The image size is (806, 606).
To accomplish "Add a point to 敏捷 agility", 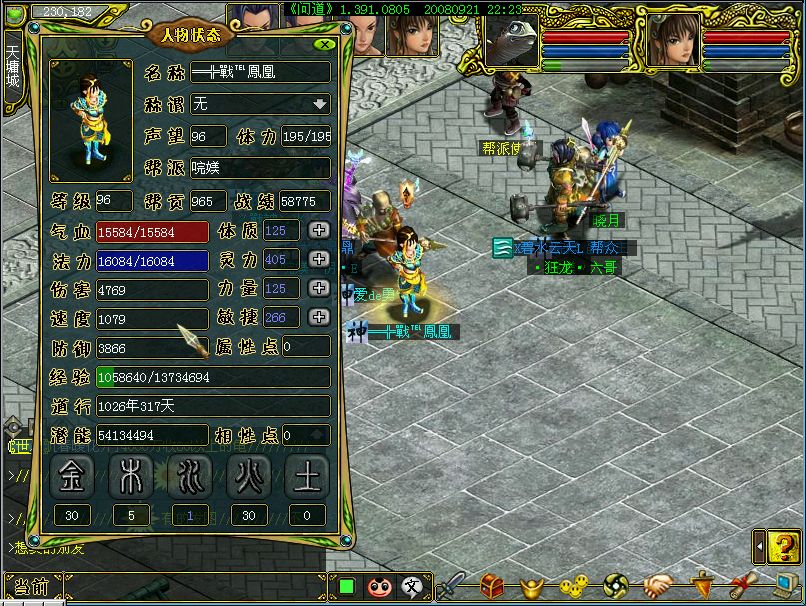I will click(319, 317).
